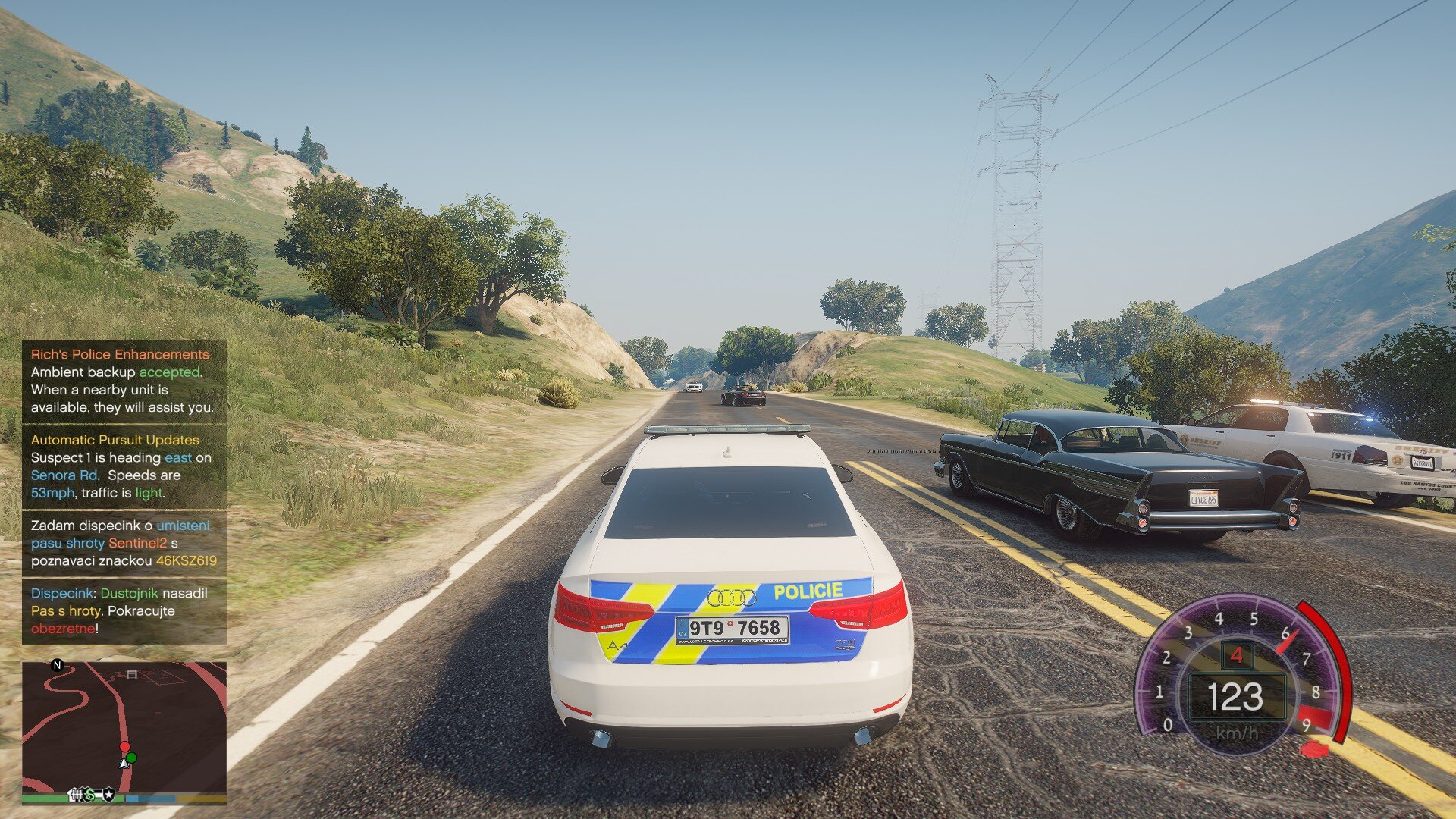Select the red suspect blip on minimap
Image resolution: width=1456 pixels, height=819 pixels.
[x=124, y=747]
